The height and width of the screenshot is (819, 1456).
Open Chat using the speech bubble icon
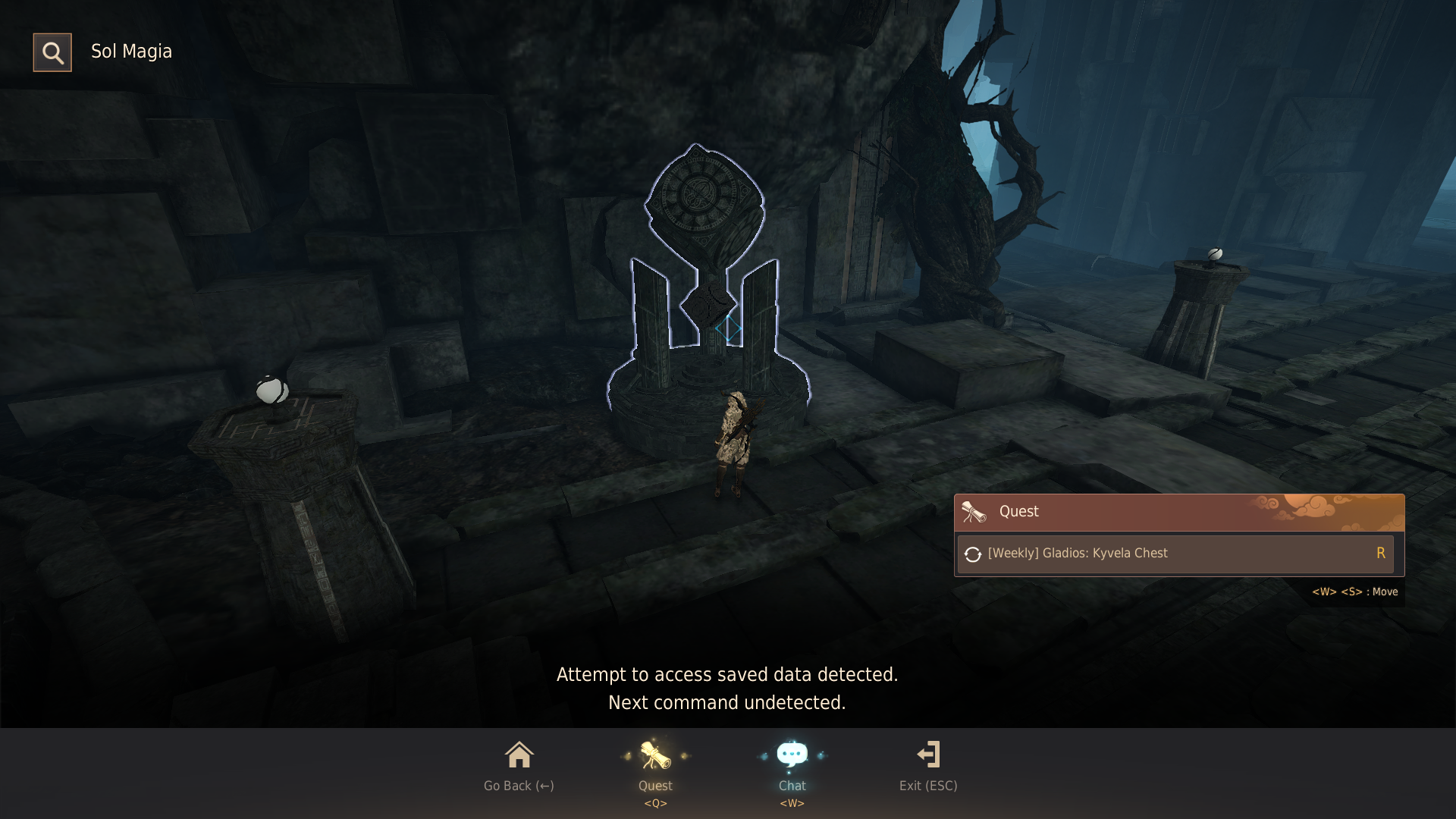(x=792, y=753)
